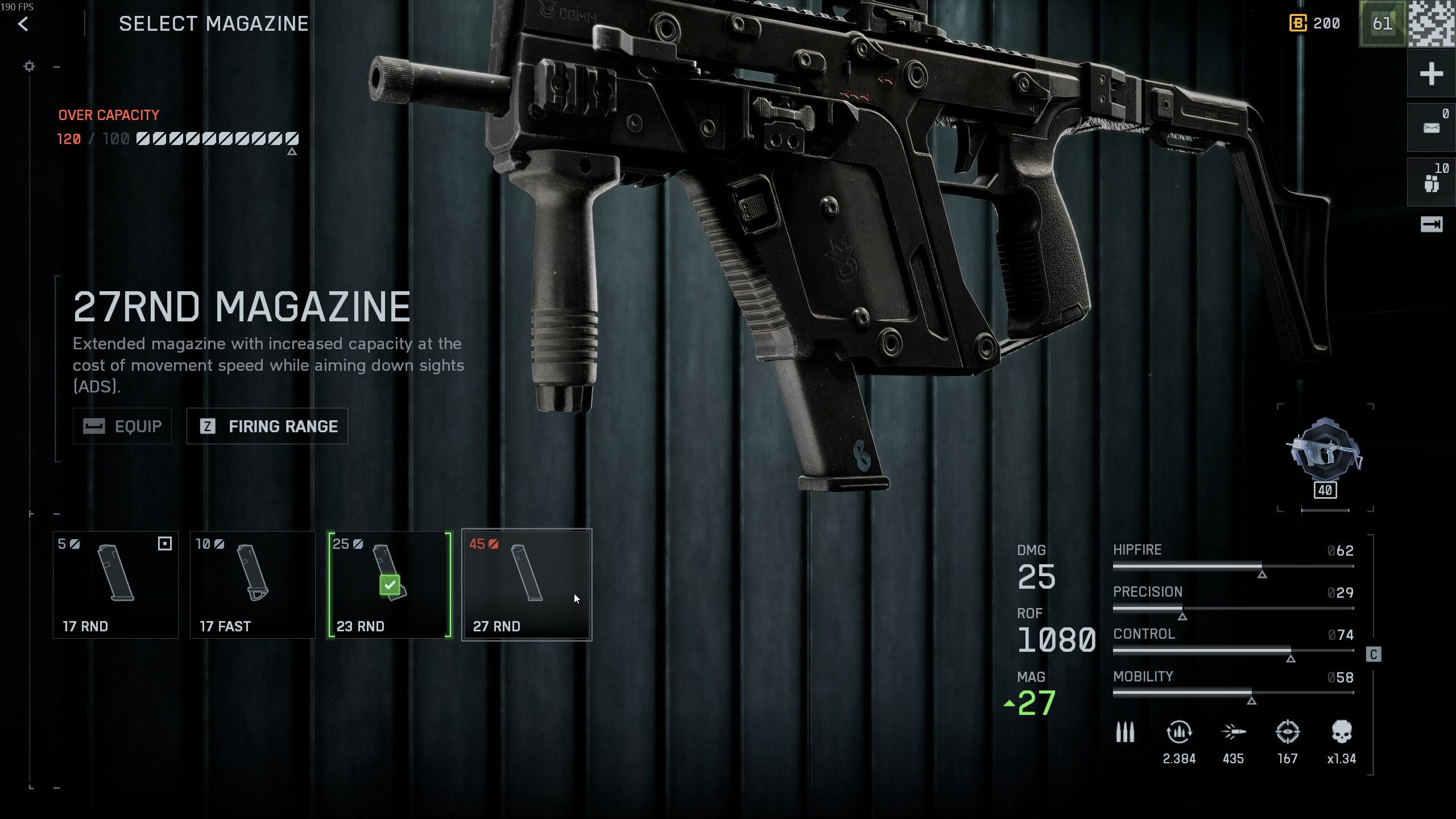Click the arrow-to-bar panel toggle icon

(x=1431, y=225)
